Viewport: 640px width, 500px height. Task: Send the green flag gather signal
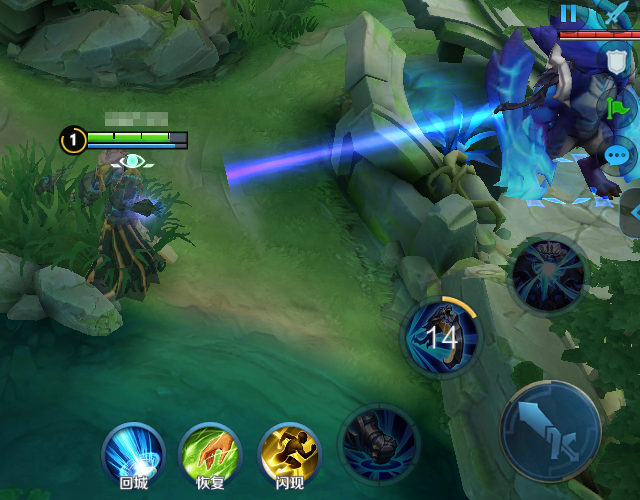[618, 106]
